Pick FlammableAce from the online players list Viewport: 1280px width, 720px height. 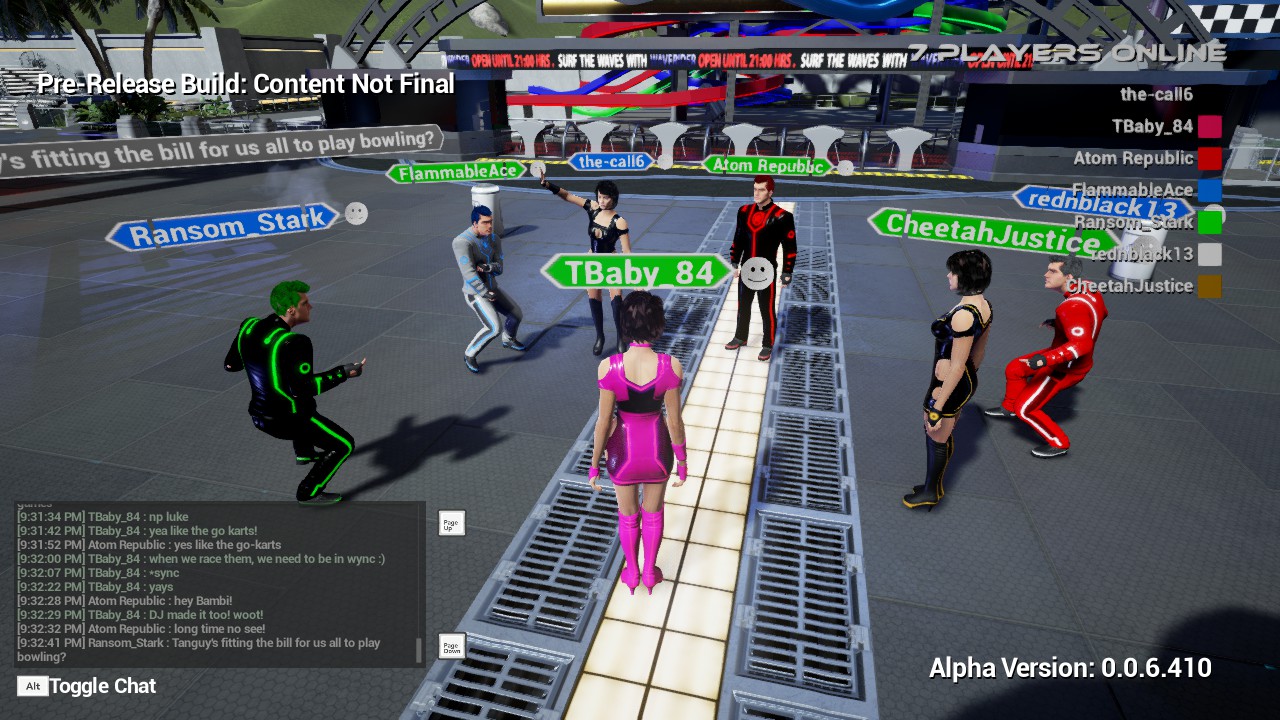tap(1132, 190)
